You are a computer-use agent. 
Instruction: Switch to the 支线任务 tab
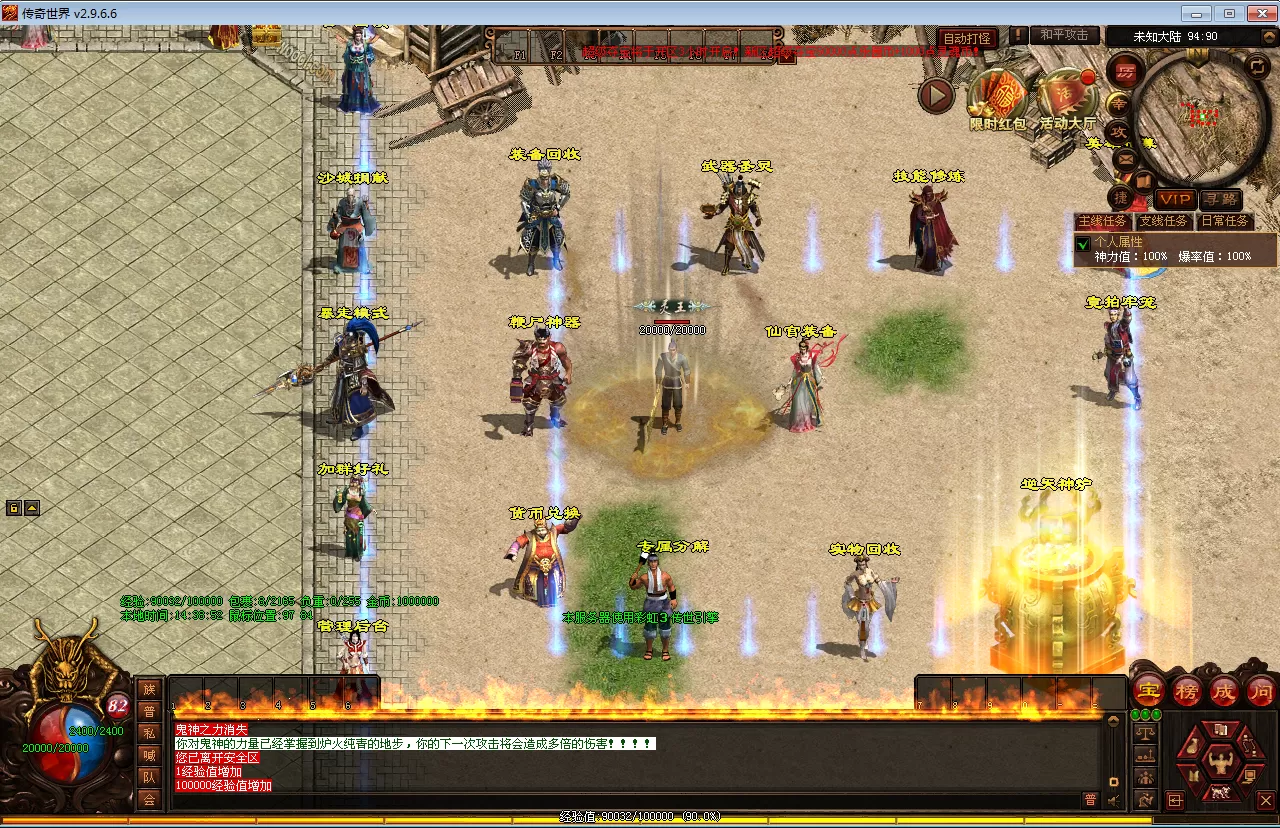pyautogui.click(x=1164, y=221)
